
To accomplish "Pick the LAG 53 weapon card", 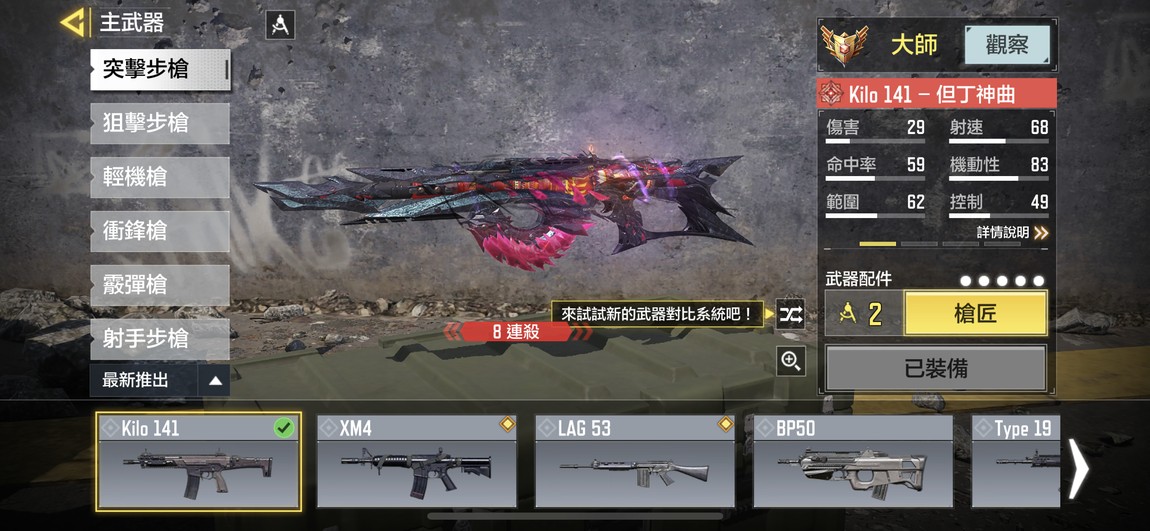I will [635, 462].
